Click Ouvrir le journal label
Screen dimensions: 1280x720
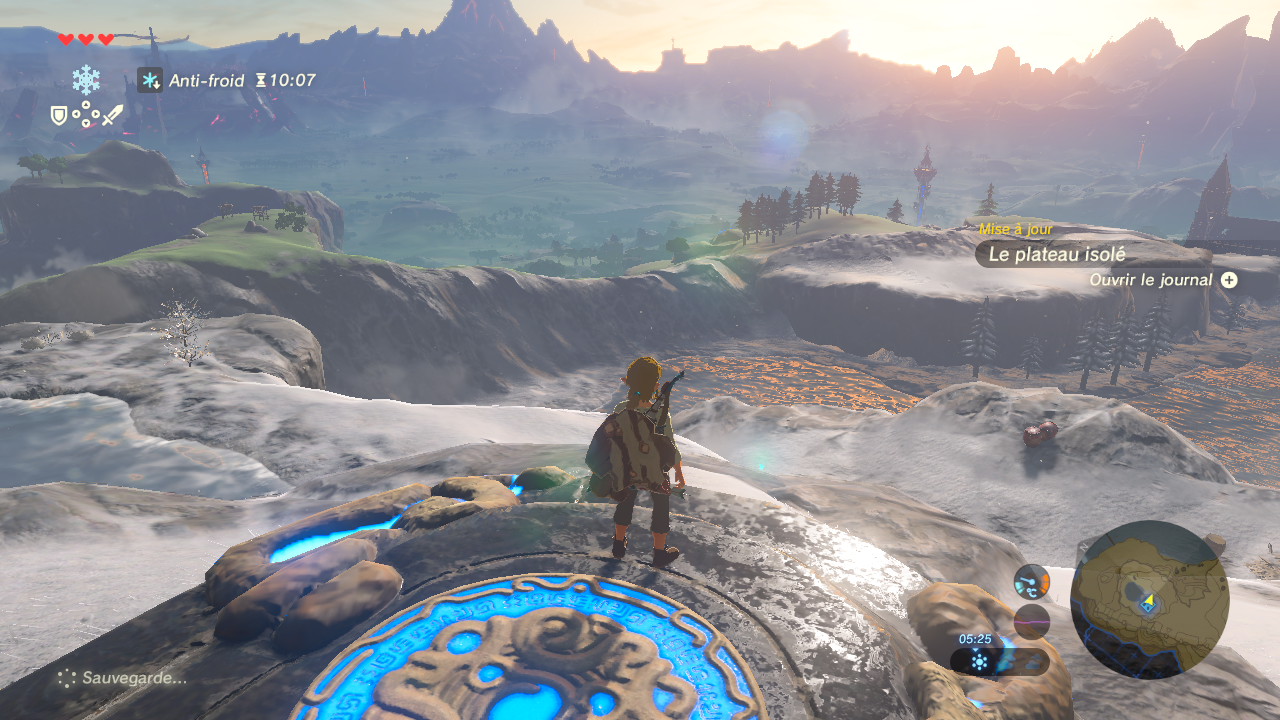(x=1150, y=280)
